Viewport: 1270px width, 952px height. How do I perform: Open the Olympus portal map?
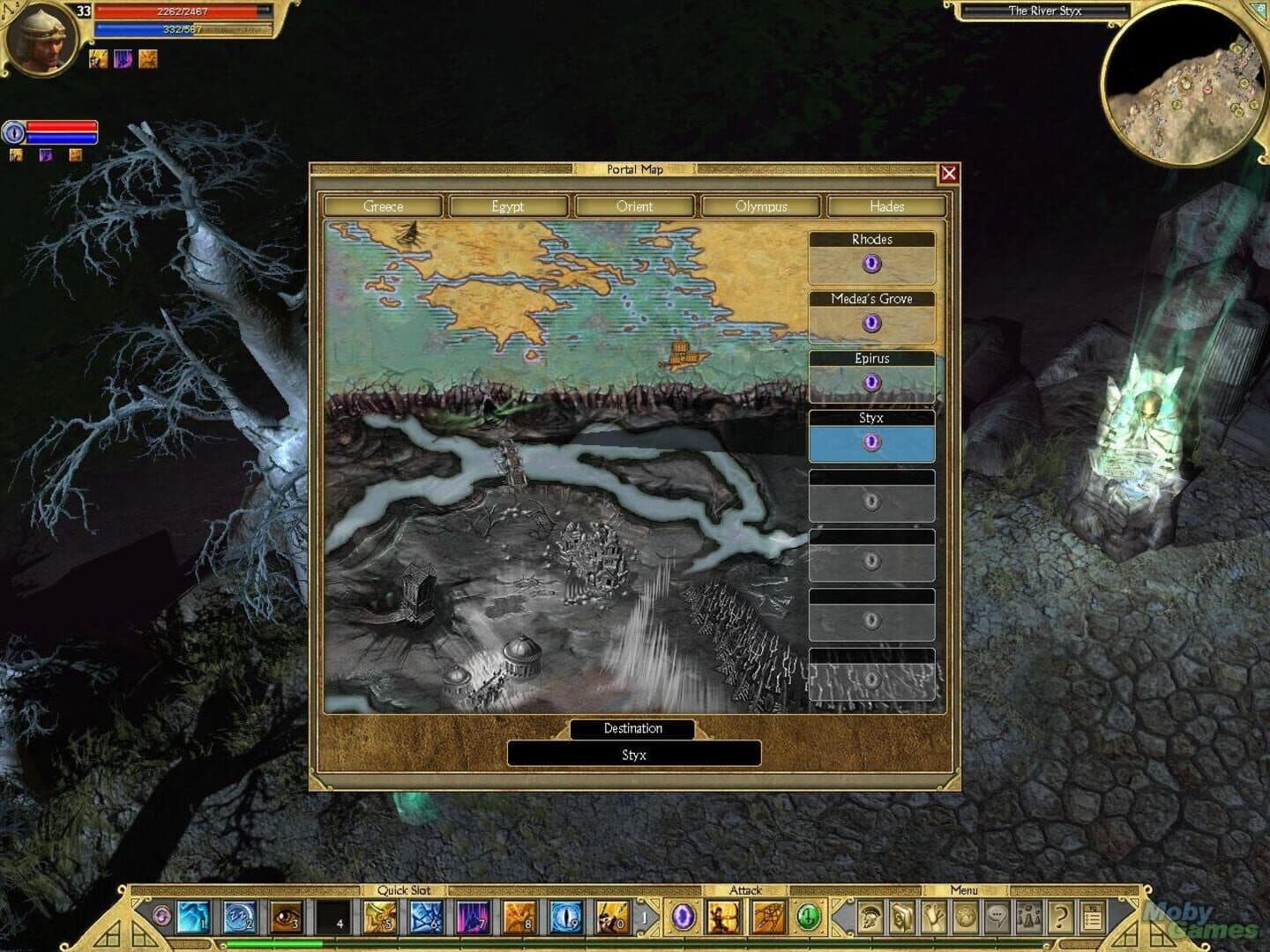[x=761, y=206]
